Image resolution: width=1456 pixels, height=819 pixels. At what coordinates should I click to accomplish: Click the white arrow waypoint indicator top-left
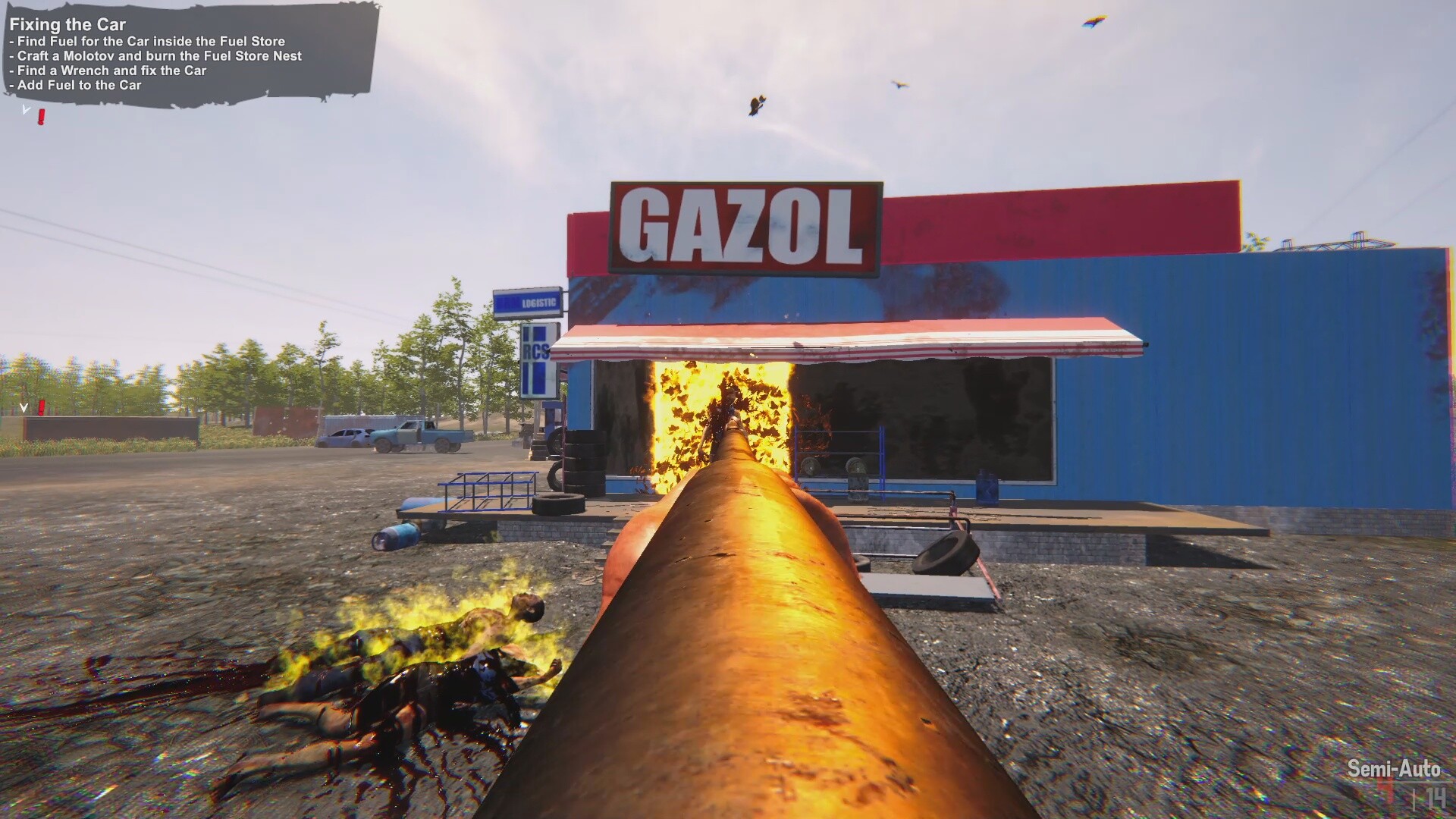(x=26, y=109)
